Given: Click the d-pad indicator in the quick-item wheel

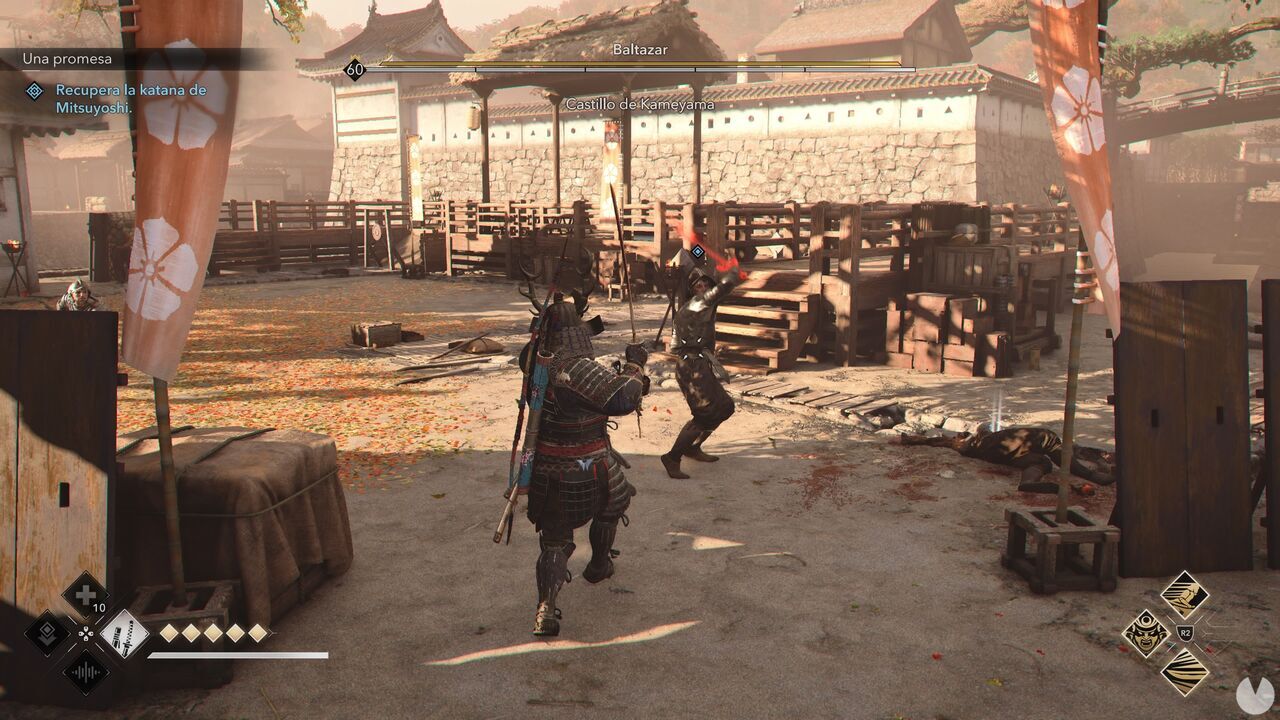Looking at the screenshot, I should coord(86,635).
